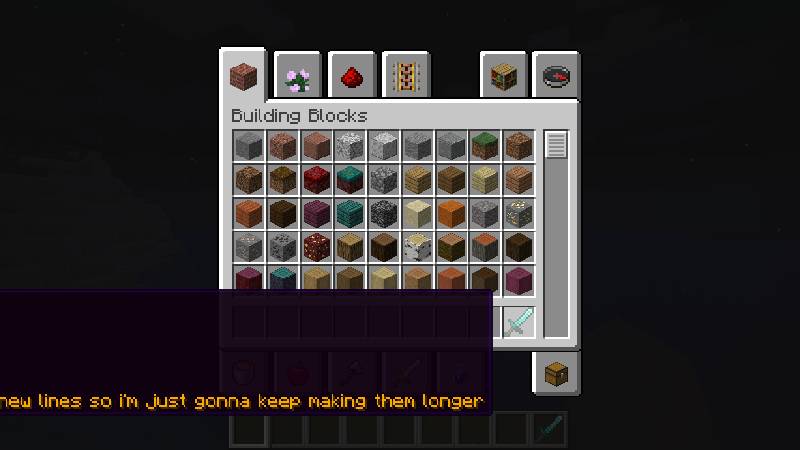The width and height of the screenshot is (800, 450).
Task: Select the teal warped nylium block
Action: point(350,180)
